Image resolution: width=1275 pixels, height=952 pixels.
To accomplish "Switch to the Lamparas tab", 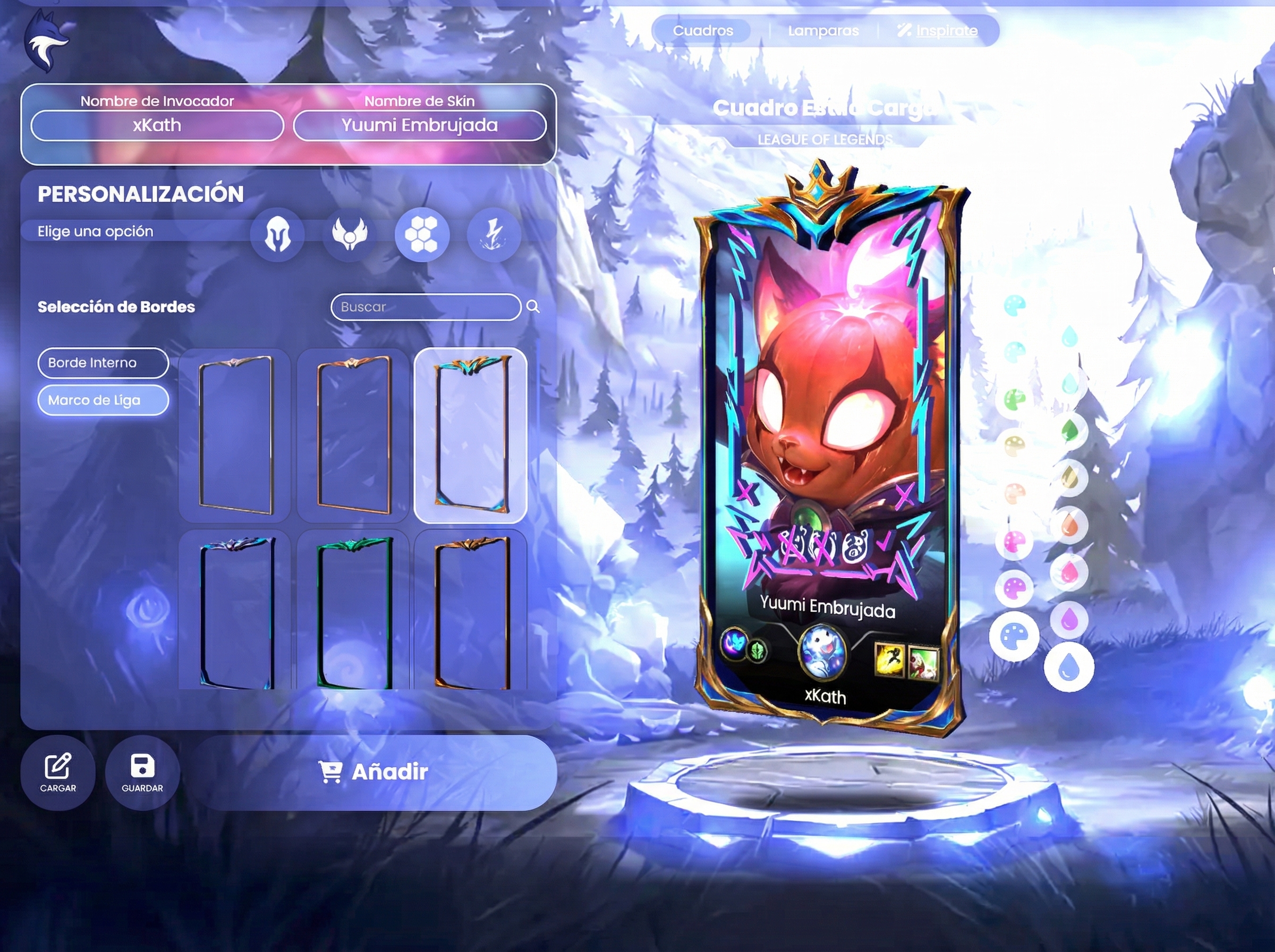I will (x=823, y=30).
